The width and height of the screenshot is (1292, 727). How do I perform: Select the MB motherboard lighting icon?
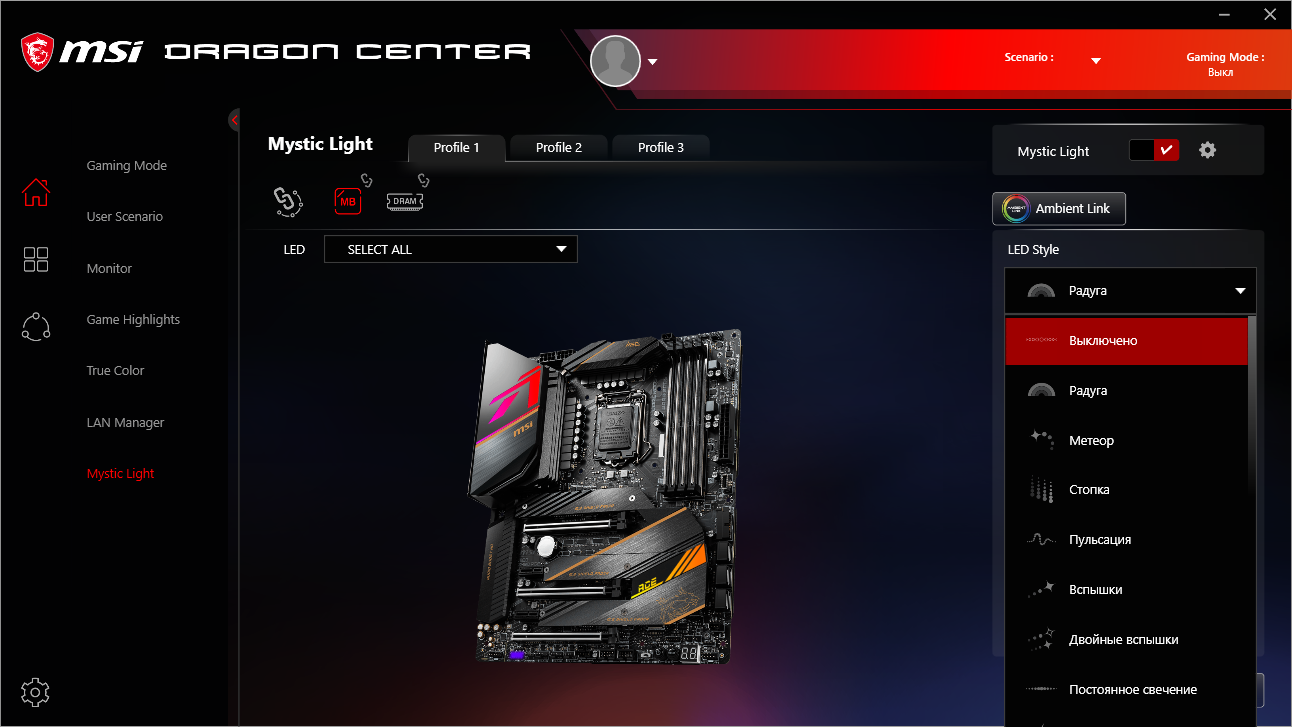point(348,201)
